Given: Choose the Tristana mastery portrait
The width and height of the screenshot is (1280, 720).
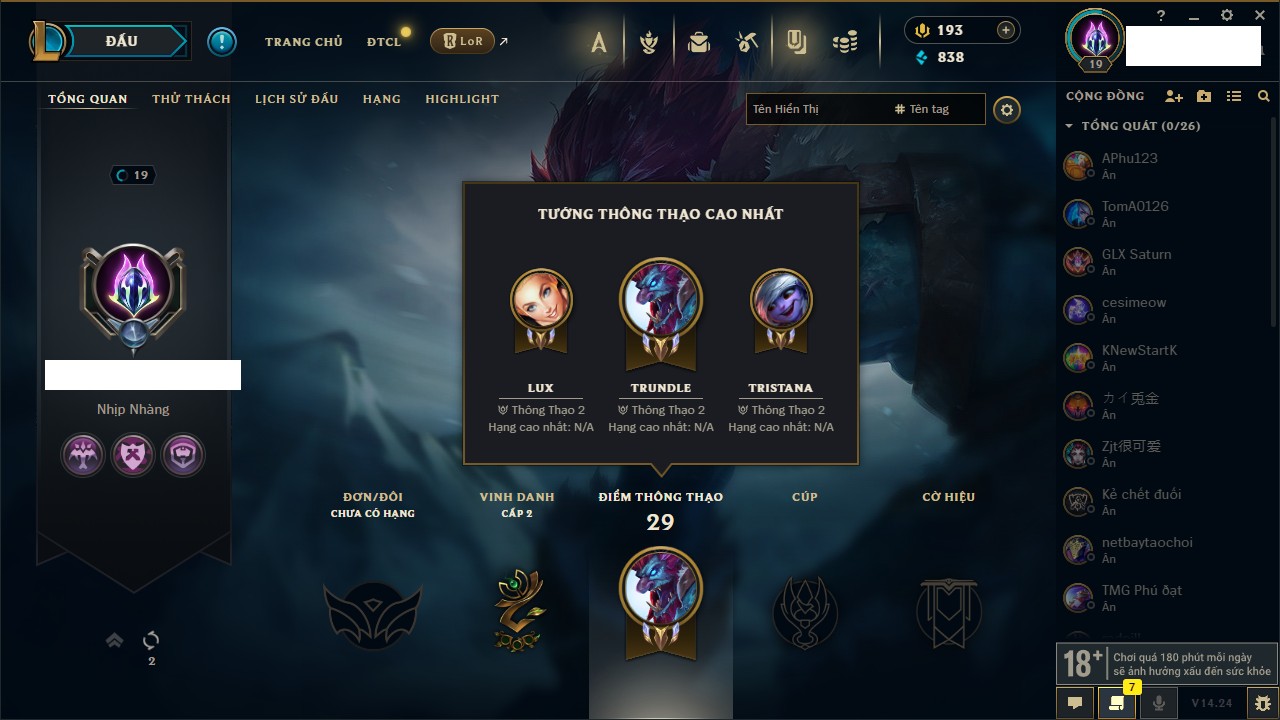Looking at the screenshot, I should coord(781,300).
